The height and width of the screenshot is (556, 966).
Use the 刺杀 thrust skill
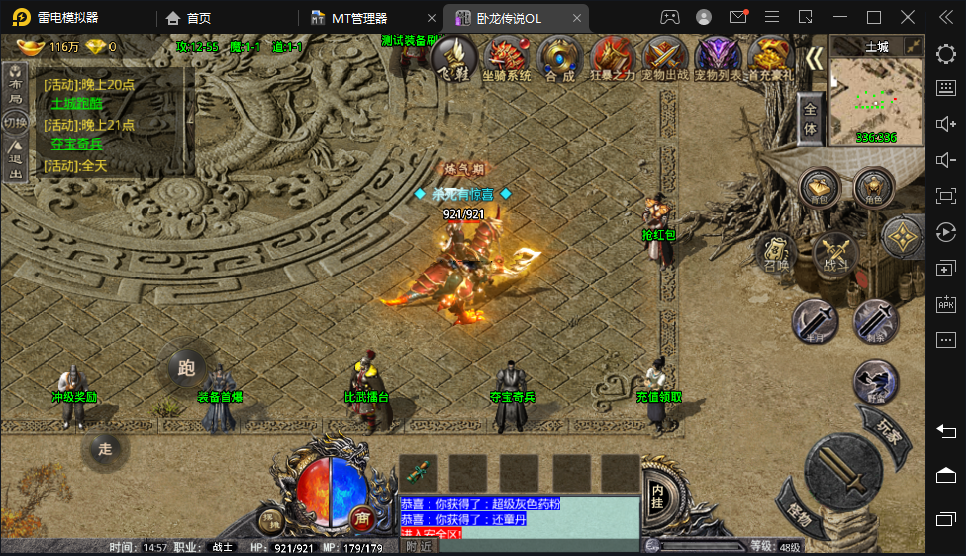[x=876, y=321]
